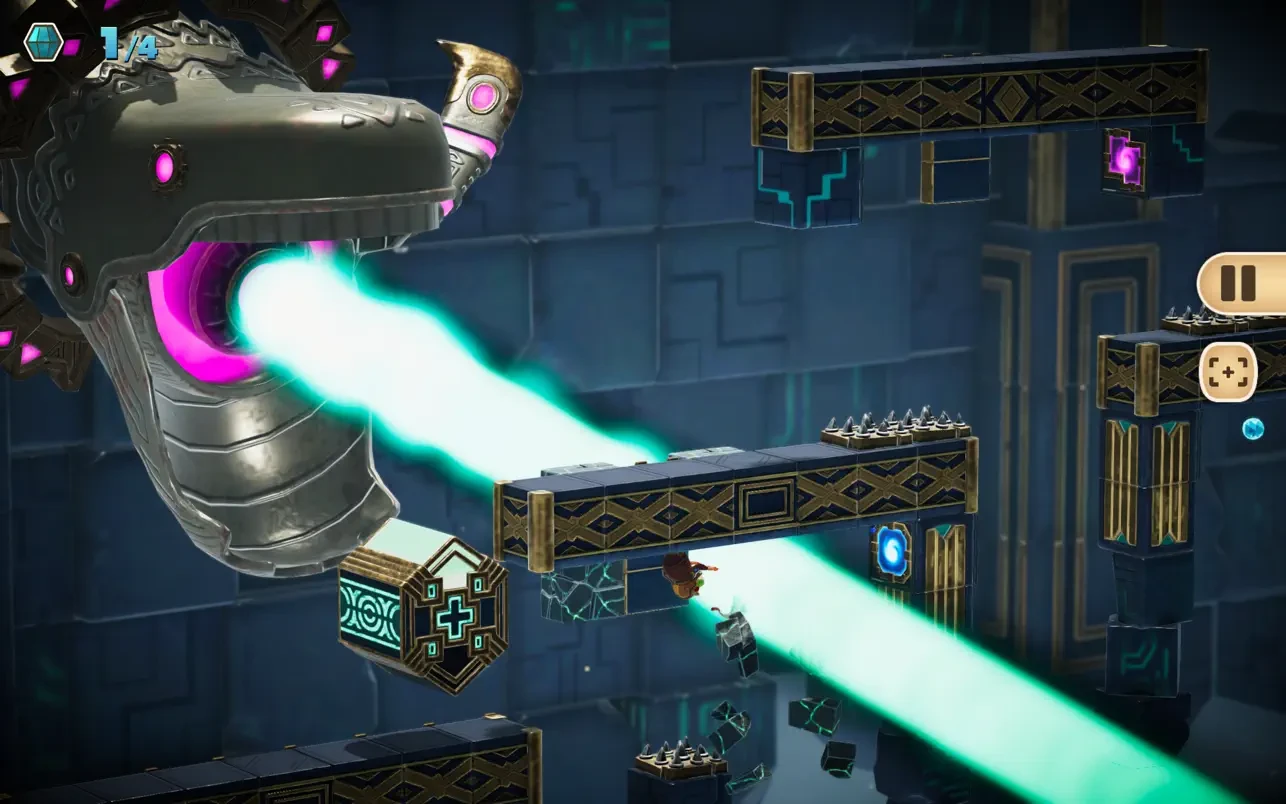Pause the game
1286x804 pixels.
1238,283
